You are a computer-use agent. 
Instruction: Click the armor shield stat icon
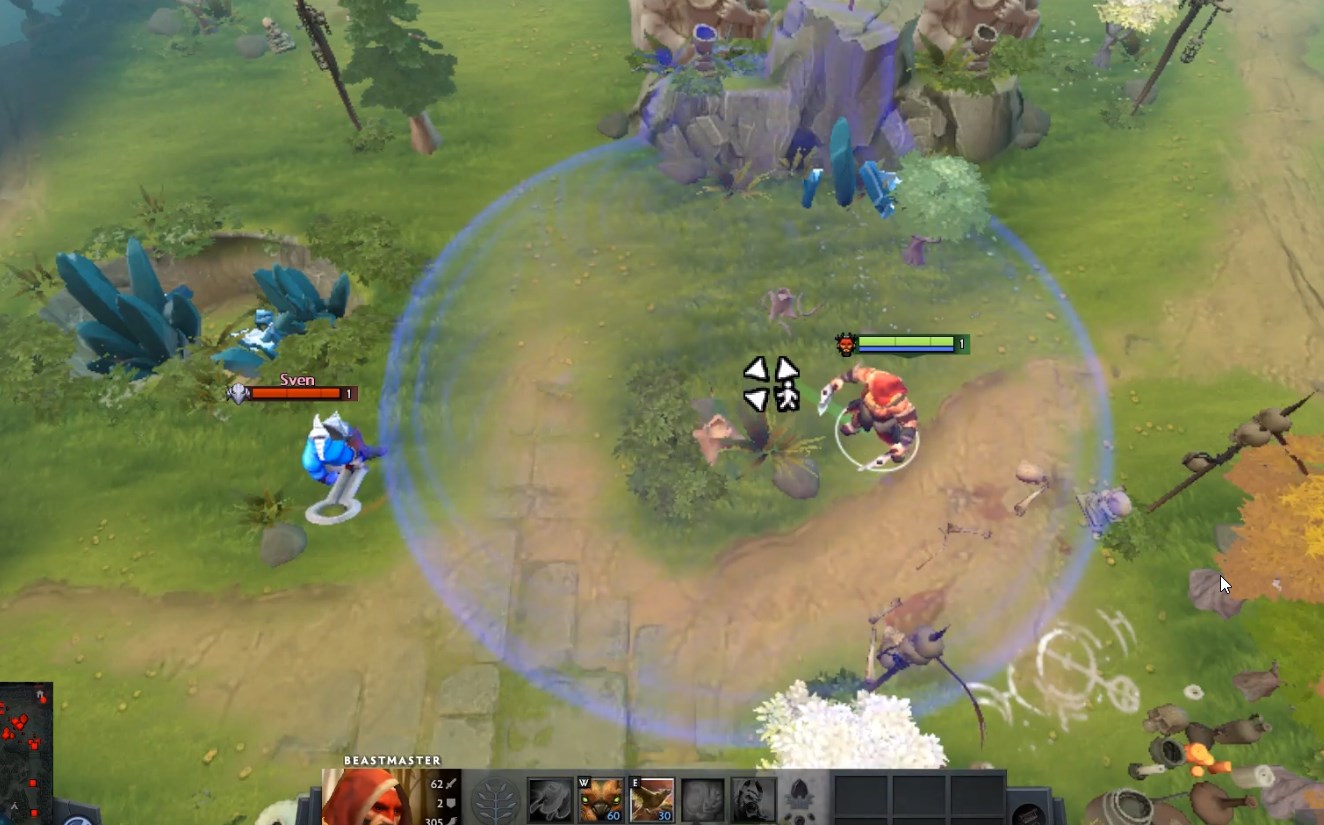[450, 802]
